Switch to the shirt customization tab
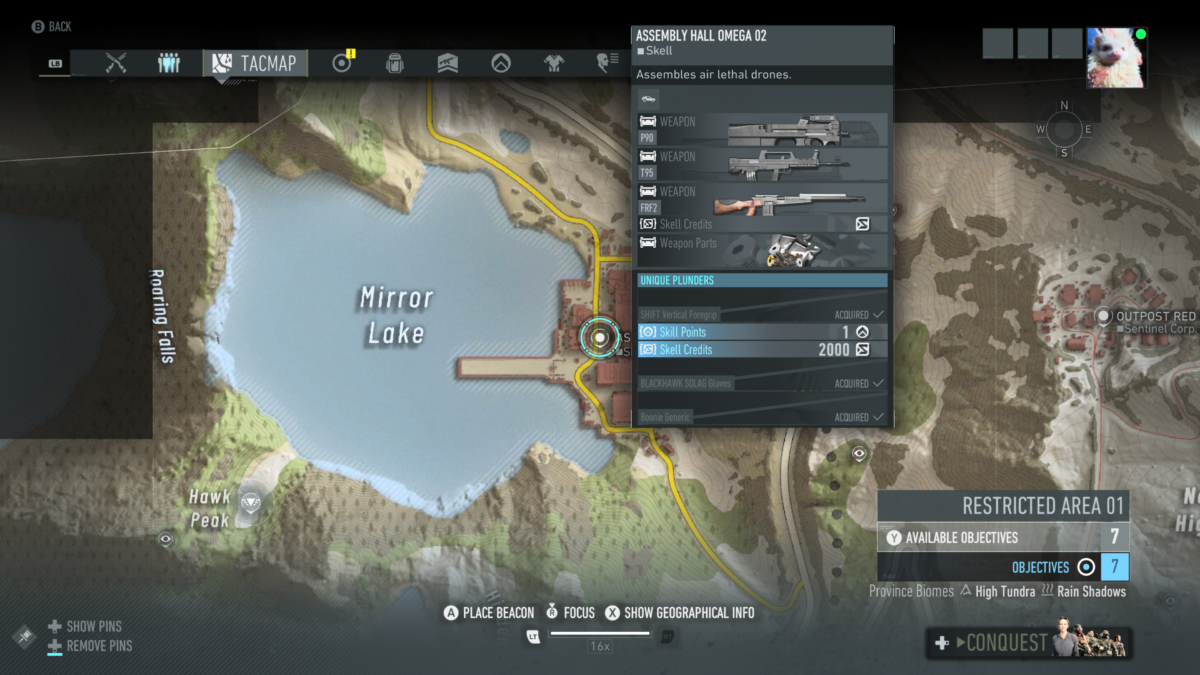The width and height of the screenshot is (1200, 675). click(554, 63)
